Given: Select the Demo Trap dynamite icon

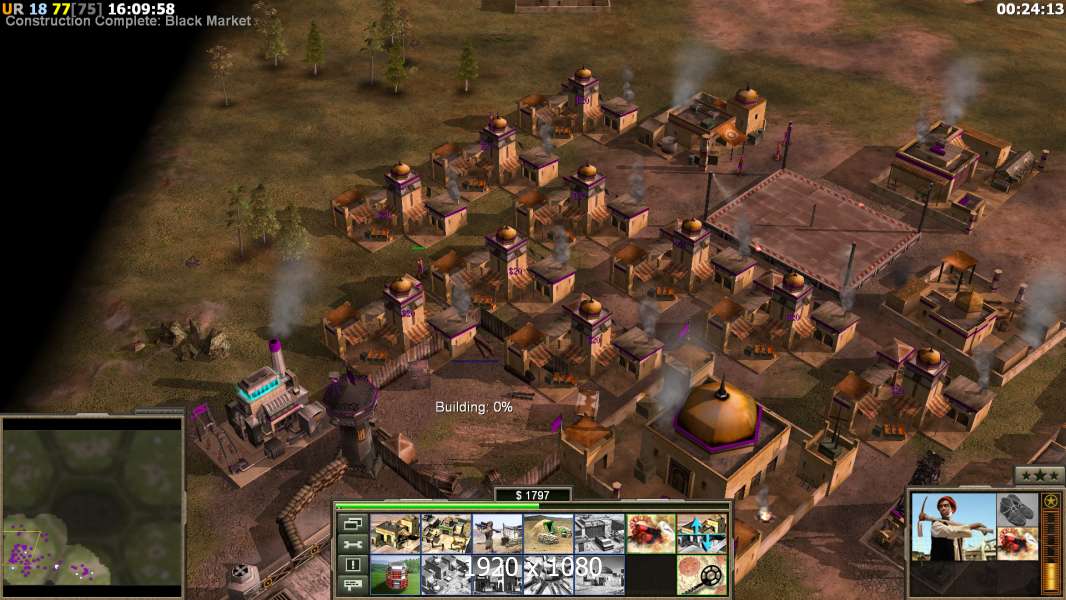Looking at the screenshot, I should click(x=650, y=533).
